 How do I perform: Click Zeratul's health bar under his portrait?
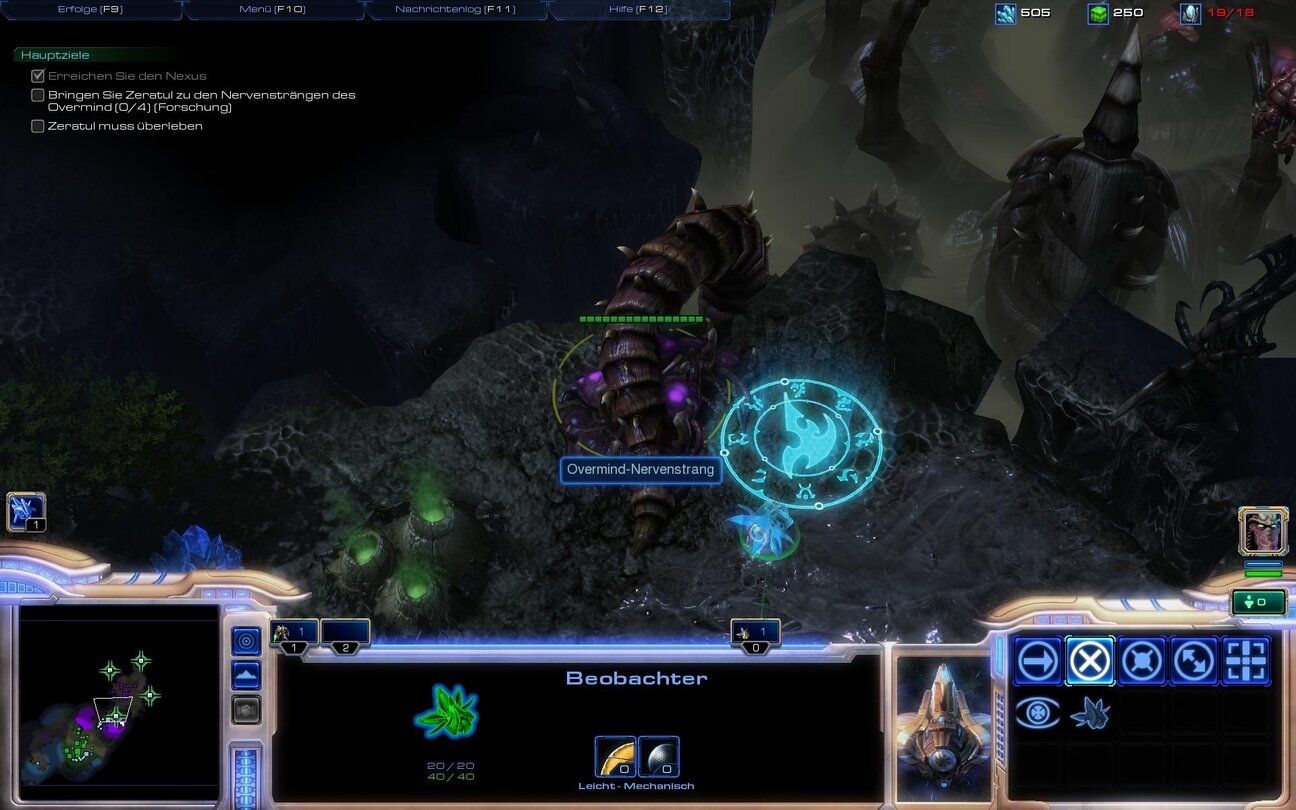point(1263,573)
